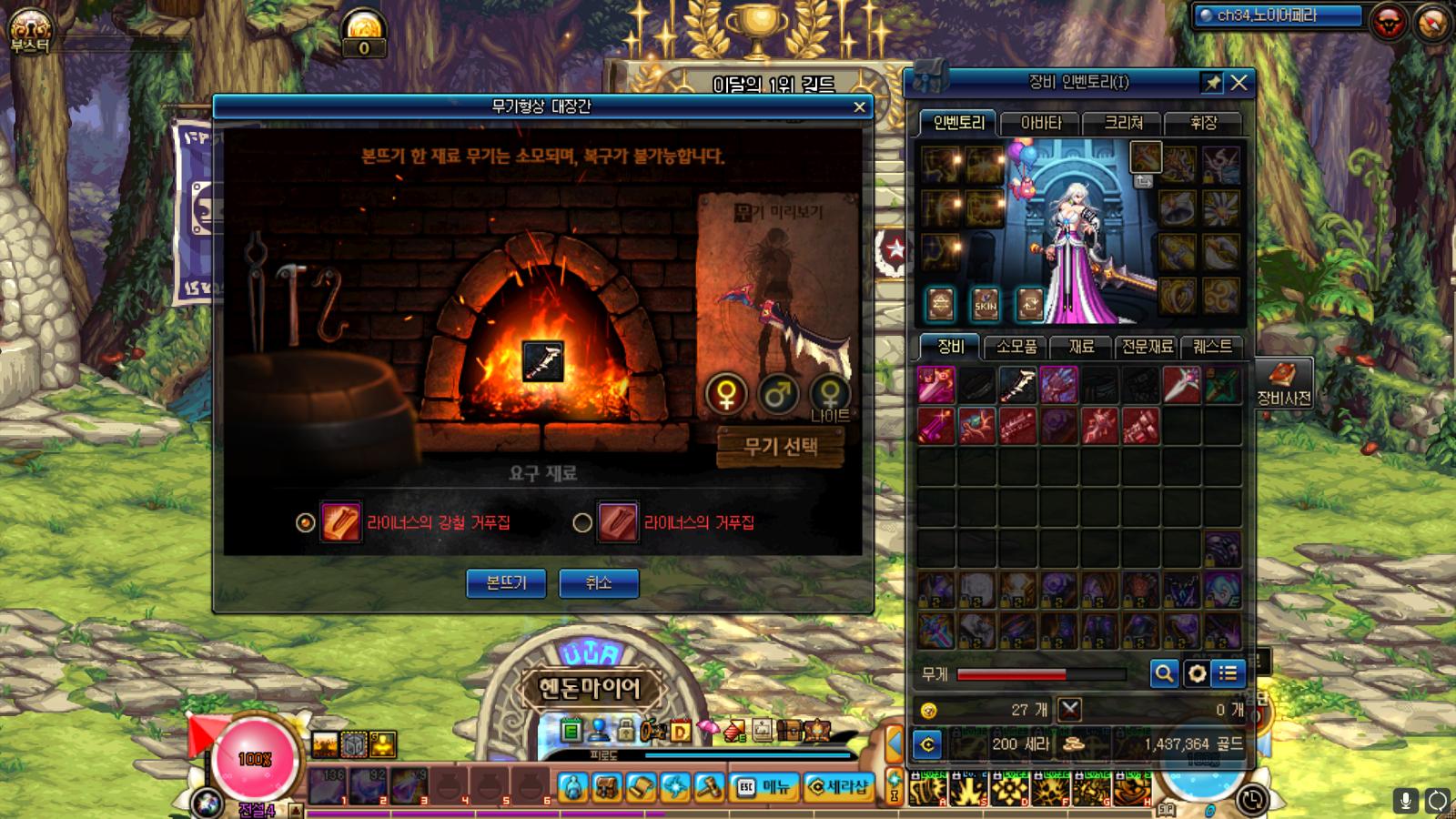
Task: Open the 크리쳐 tab
Action: click(1123, 123)
